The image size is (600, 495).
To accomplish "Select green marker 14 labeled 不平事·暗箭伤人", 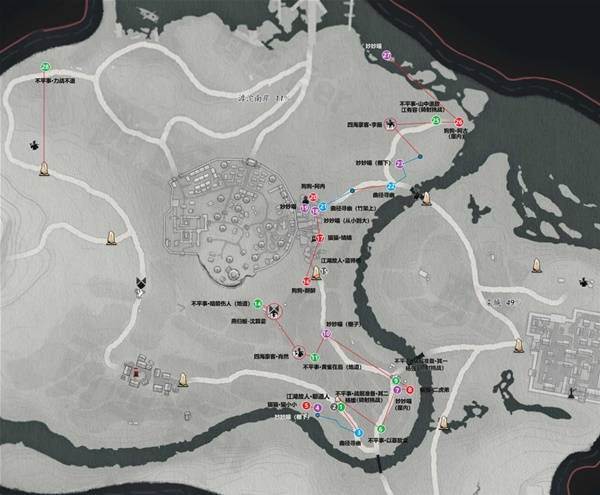I will coord(258,303).
